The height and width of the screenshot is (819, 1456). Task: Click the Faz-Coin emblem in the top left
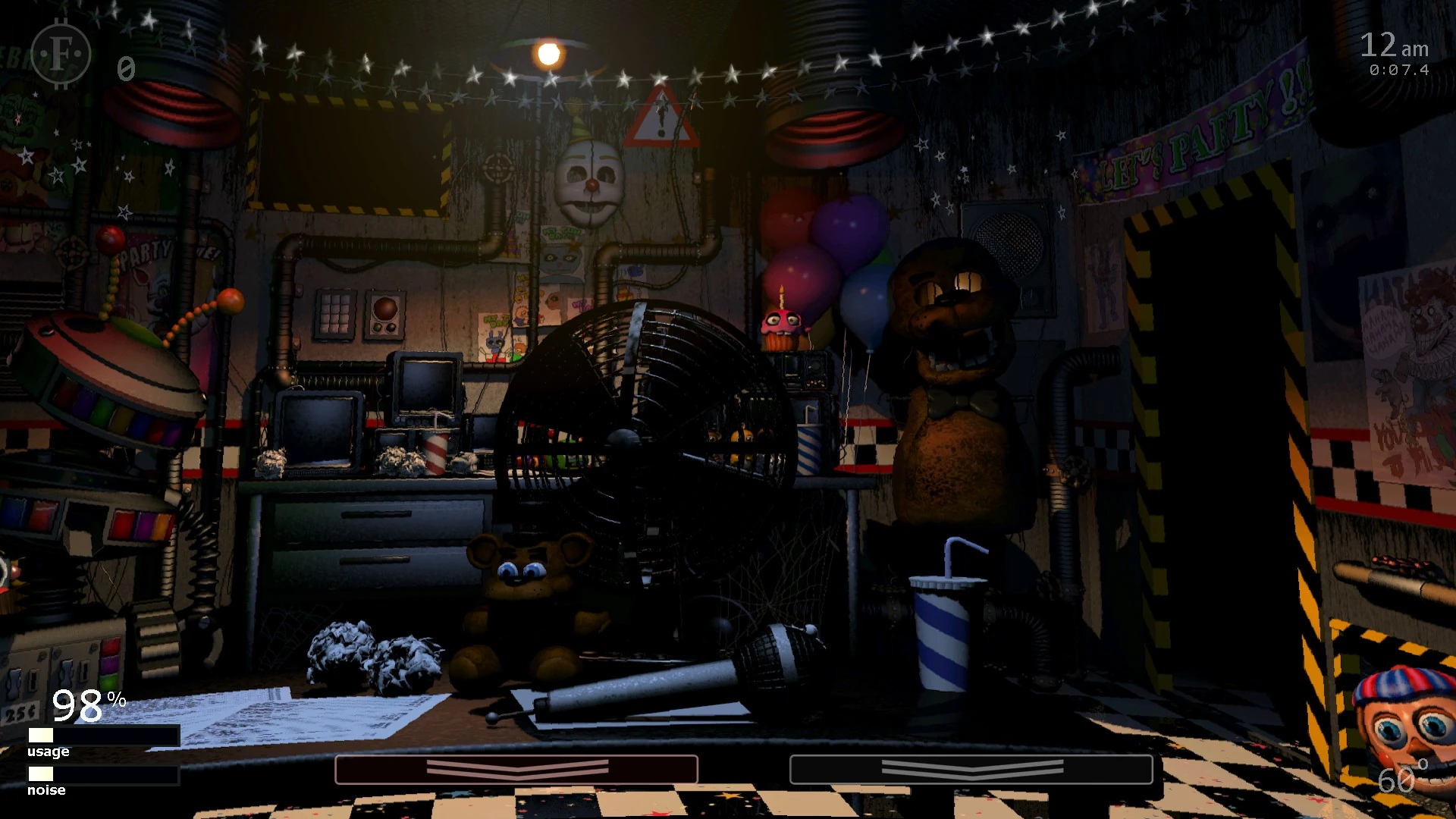pos(59,55)
